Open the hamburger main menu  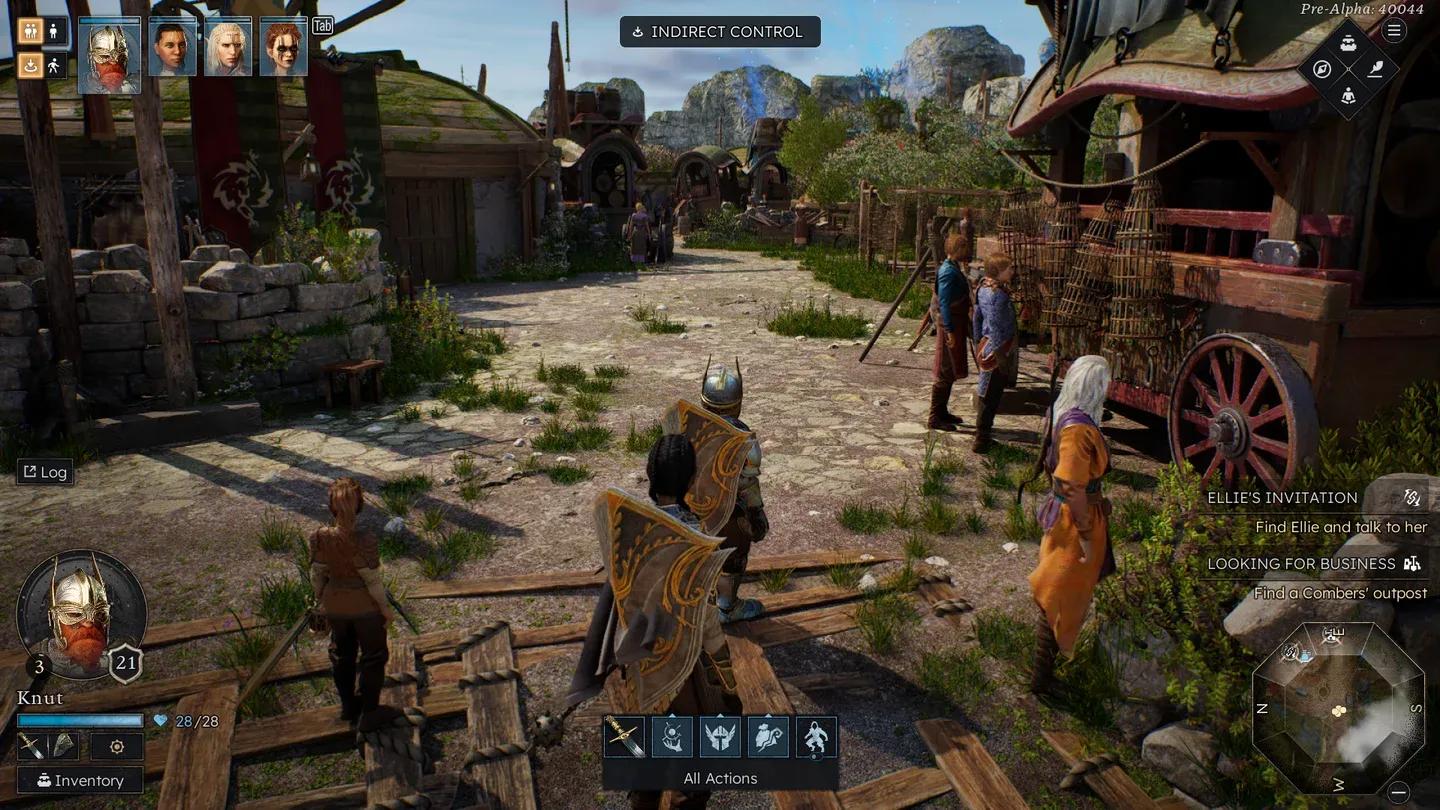[1393, 30]
